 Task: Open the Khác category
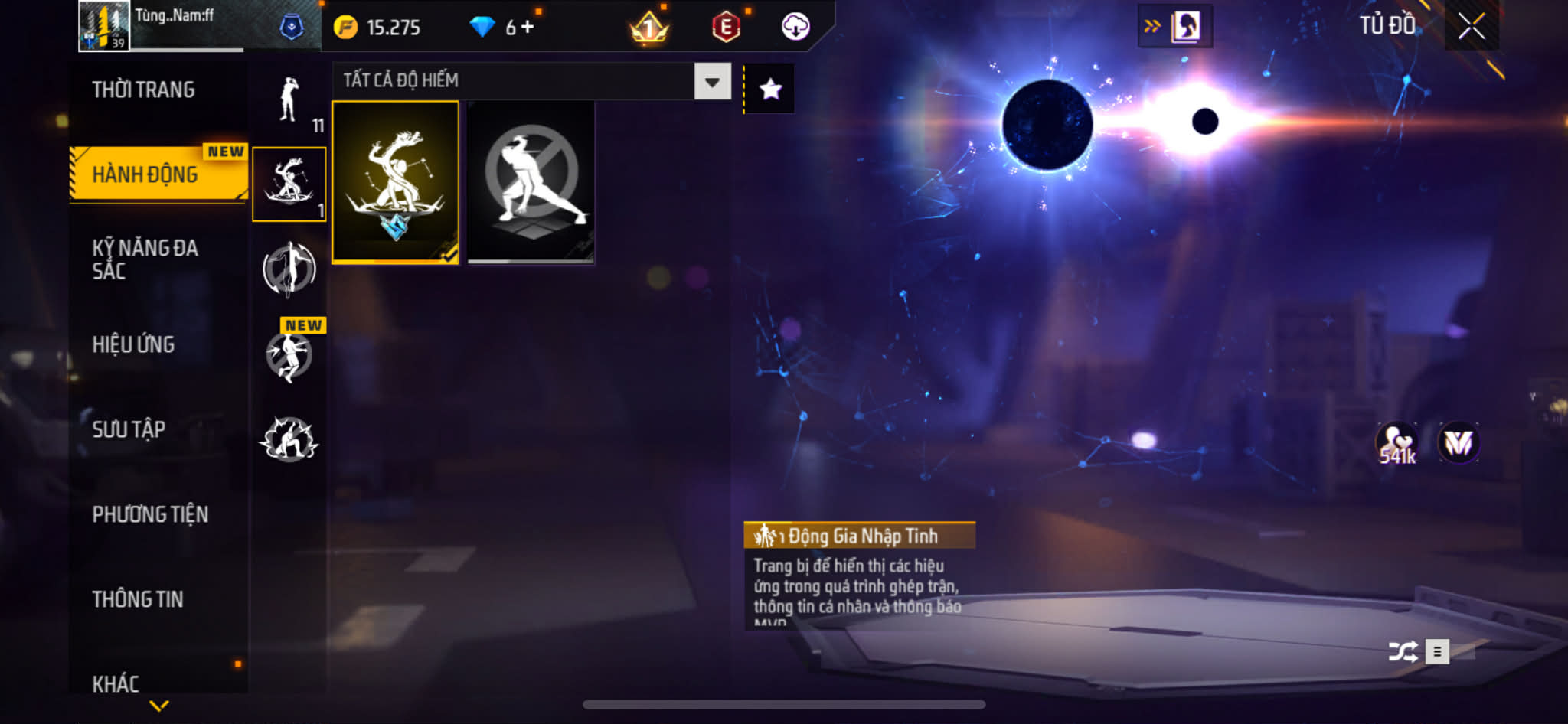pos(116,683)
